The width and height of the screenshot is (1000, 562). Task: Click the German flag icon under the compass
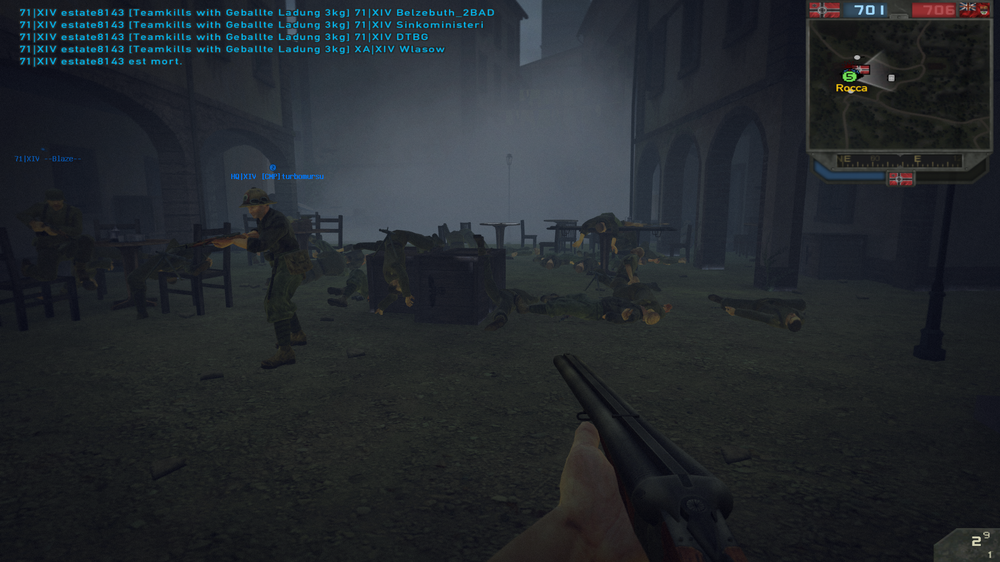(900, 179)
